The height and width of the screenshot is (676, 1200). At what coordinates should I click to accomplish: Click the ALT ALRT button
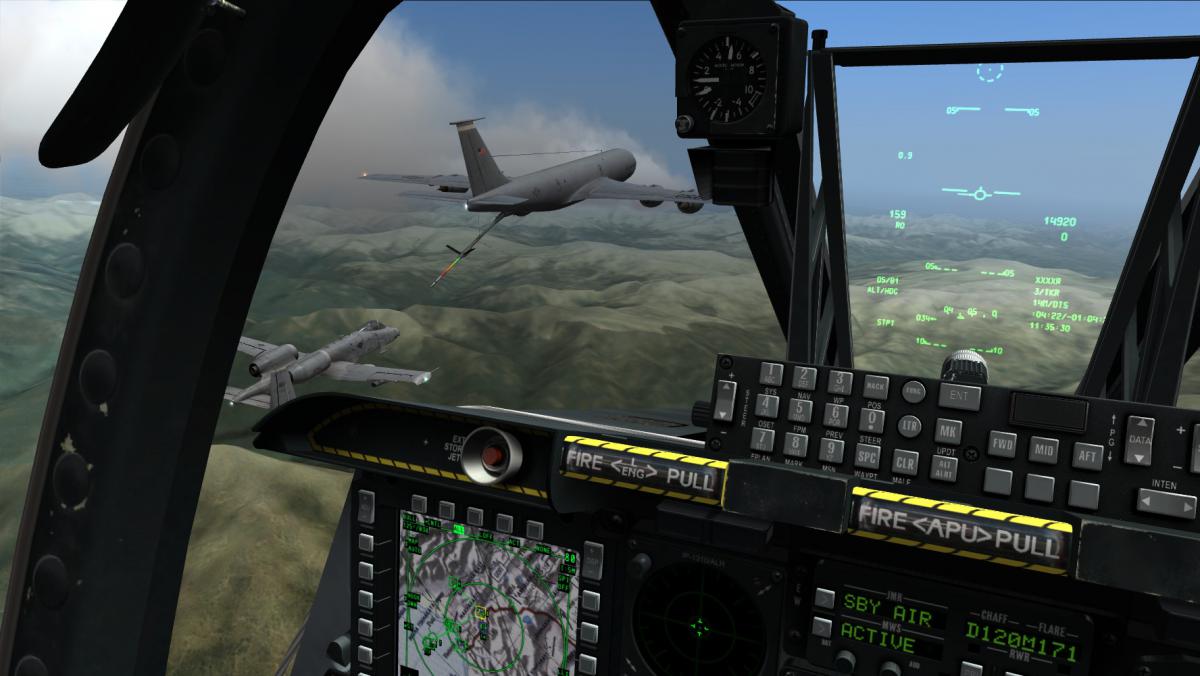coord(945,466)
